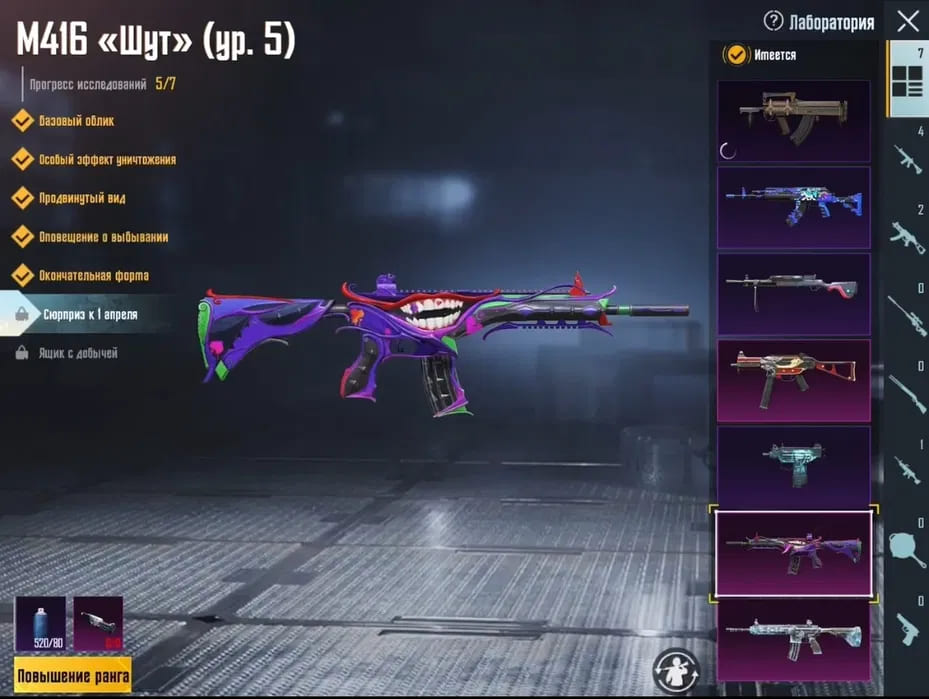Switch to the pistol category tab
The image size is (929, 699).
point(907,630)
